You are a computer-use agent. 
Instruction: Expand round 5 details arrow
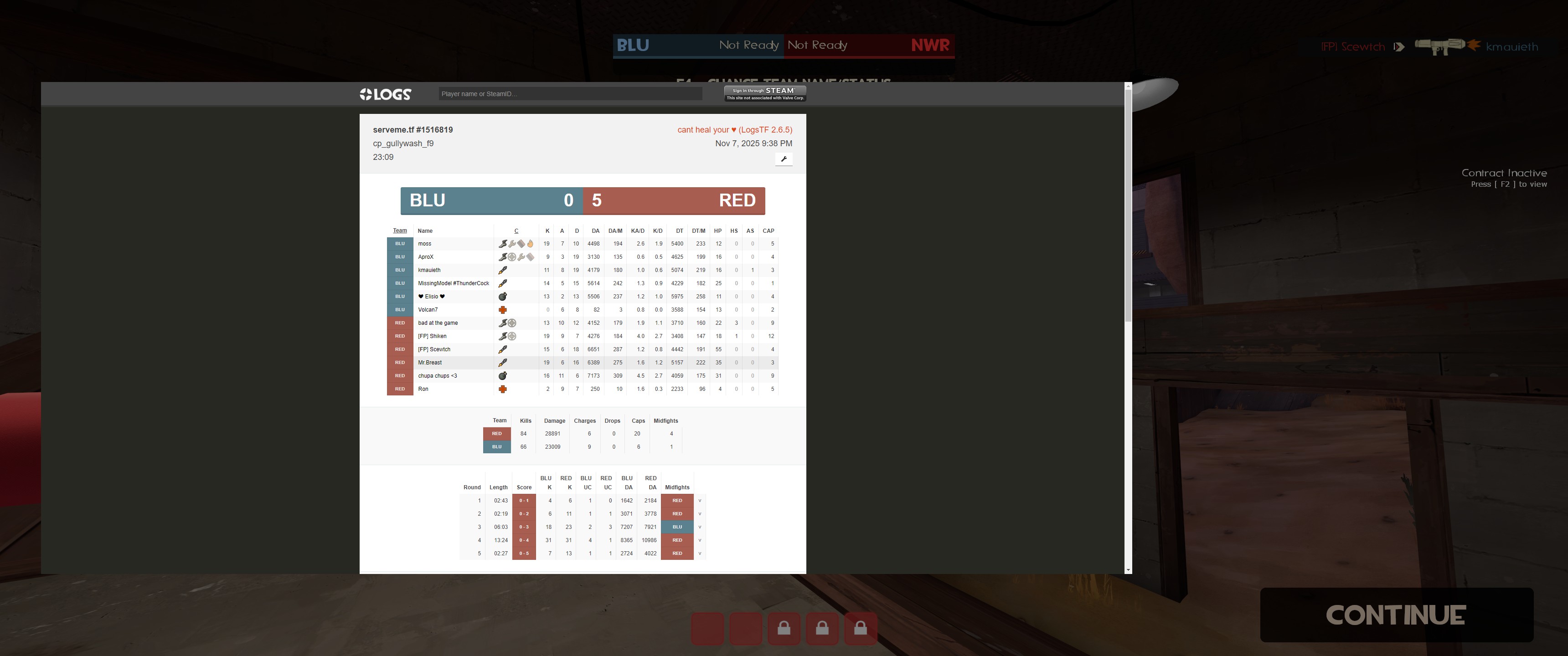point(699,554)
